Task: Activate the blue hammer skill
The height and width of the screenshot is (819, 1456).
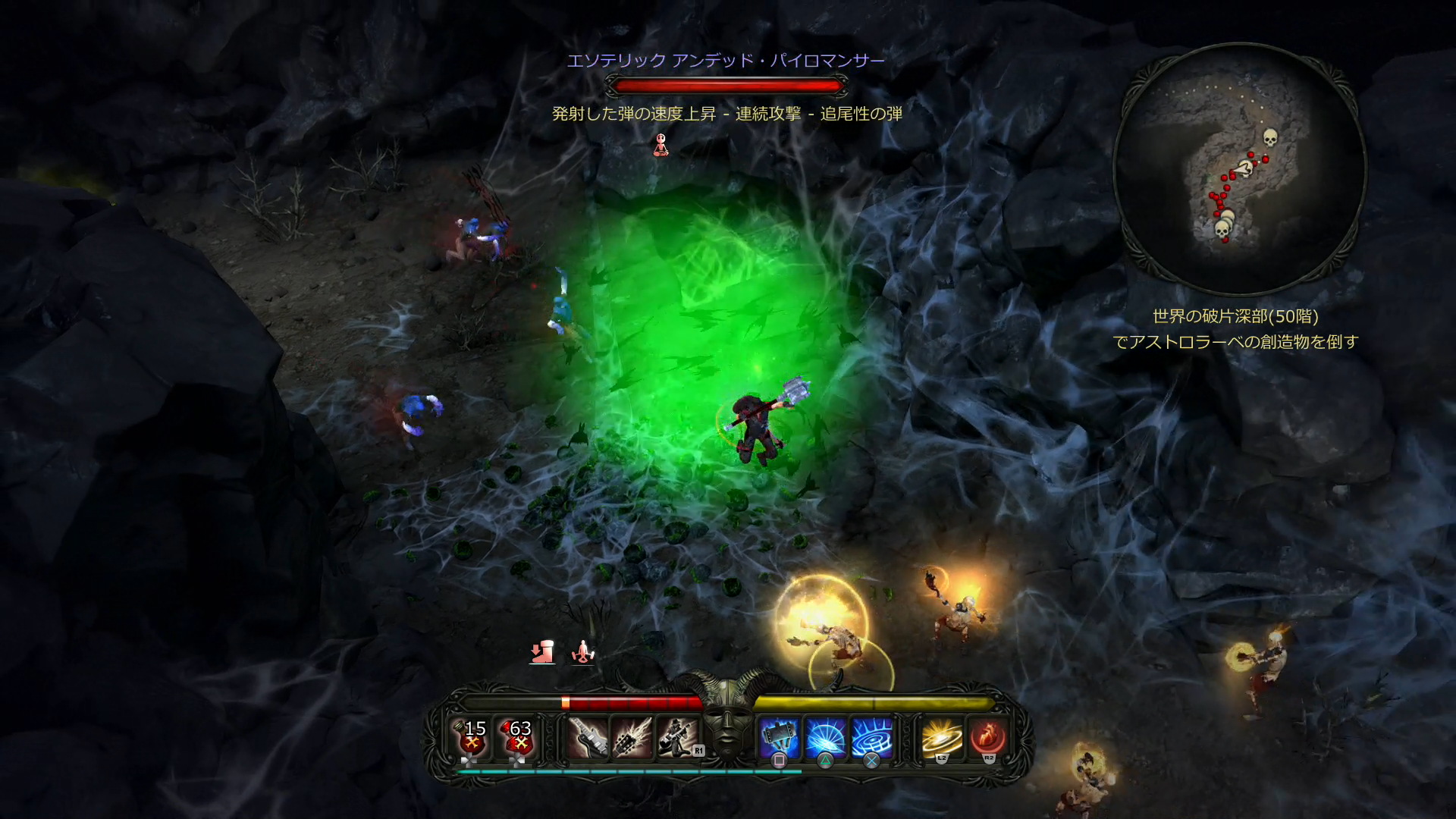Action: coord(780,738)
